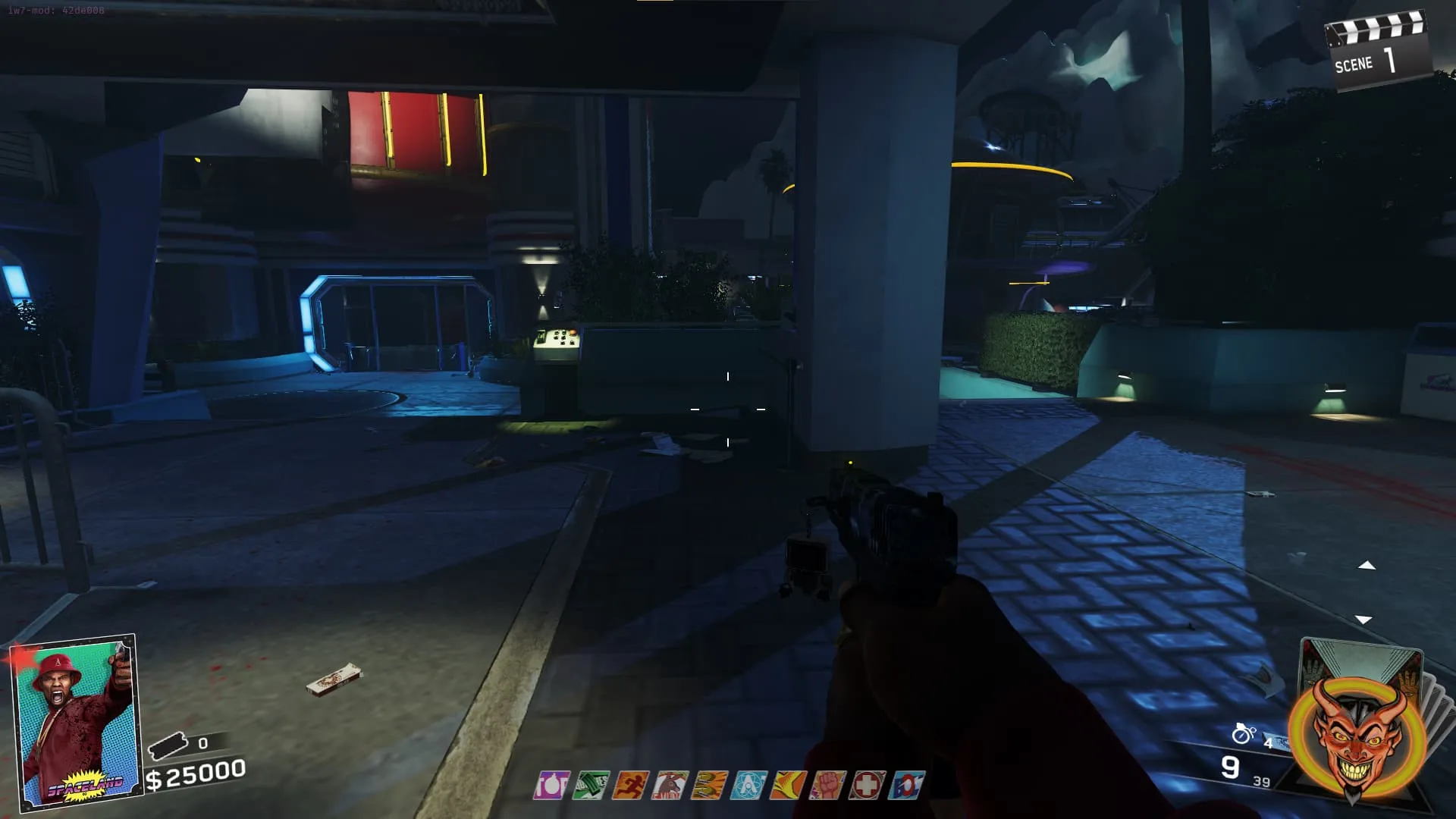Select the ticket counter icon
The width and height of the screenshot is (1456, 819).
[168, 746]
